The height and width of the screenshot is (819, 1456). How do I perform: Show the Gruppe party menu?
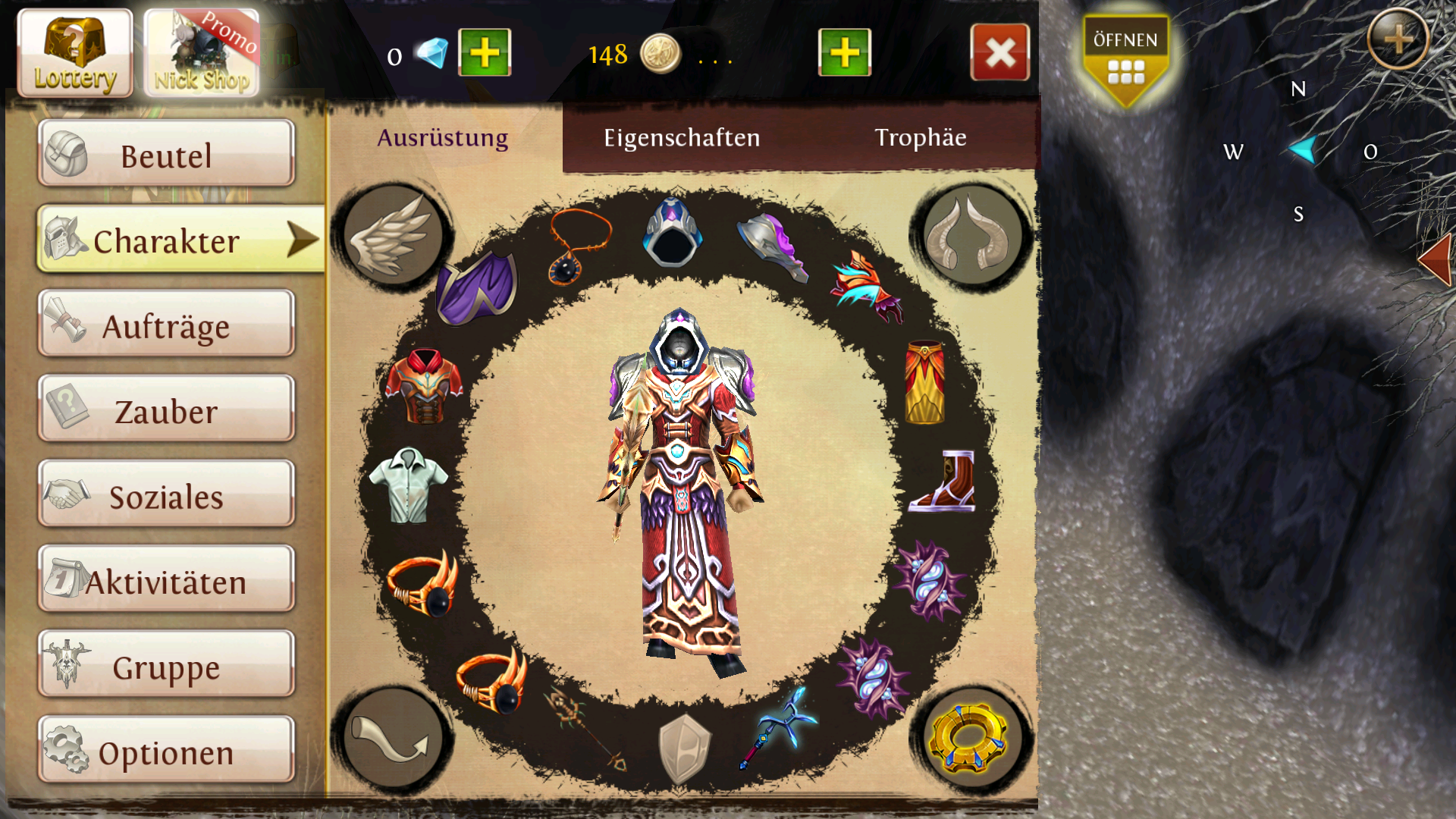[166, 665]
